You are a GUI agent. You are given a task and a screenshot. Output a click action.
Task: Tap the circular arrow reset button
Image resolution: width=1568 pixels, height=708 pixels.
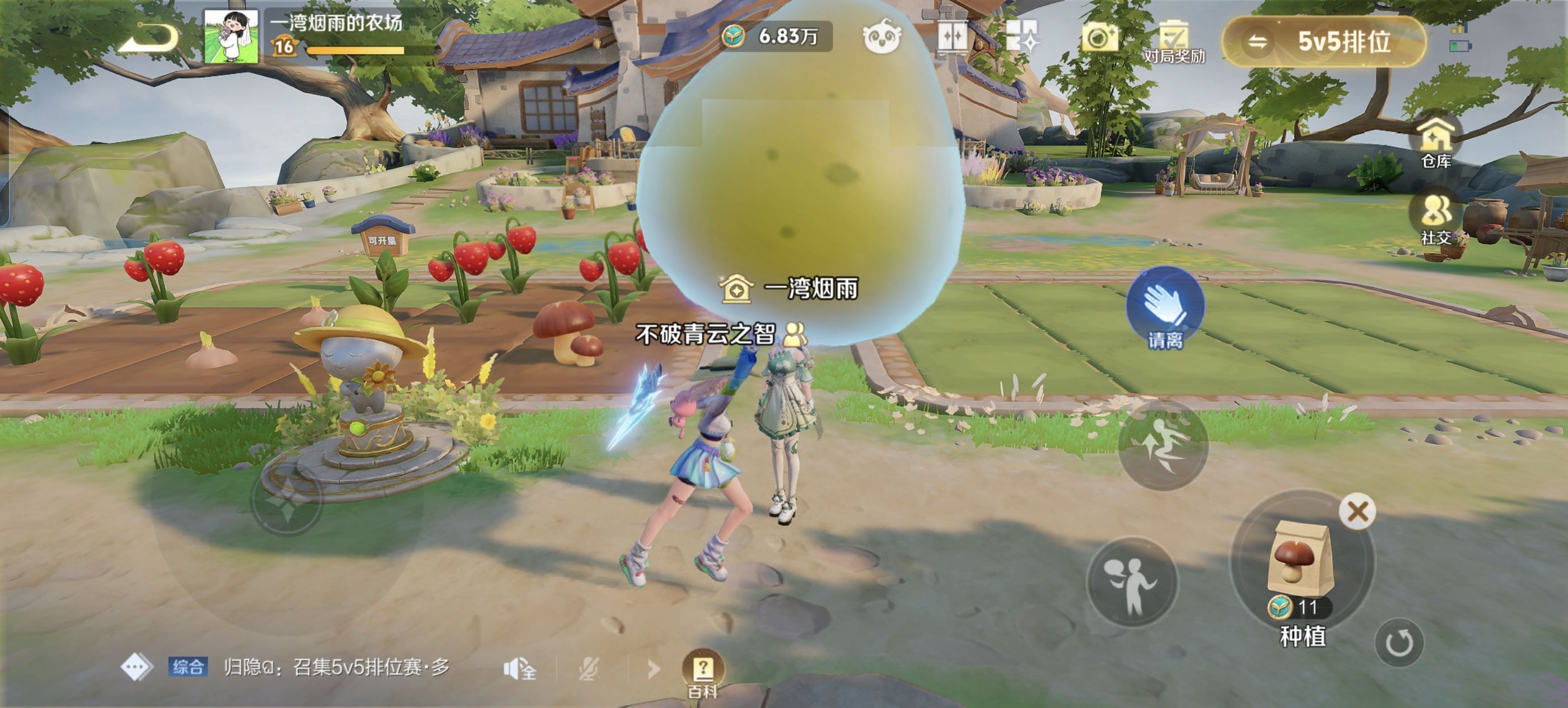(1398, 642)
